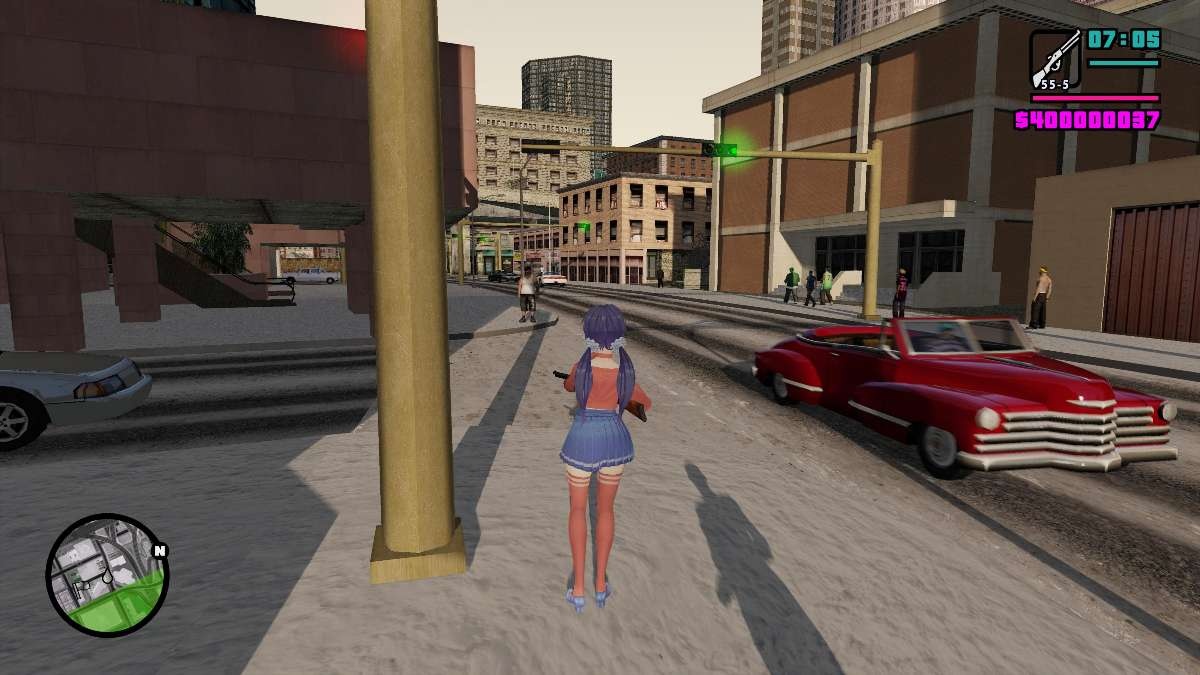Open the circular radar minimap
The image size is (1200, 675).
pos(107,574)
